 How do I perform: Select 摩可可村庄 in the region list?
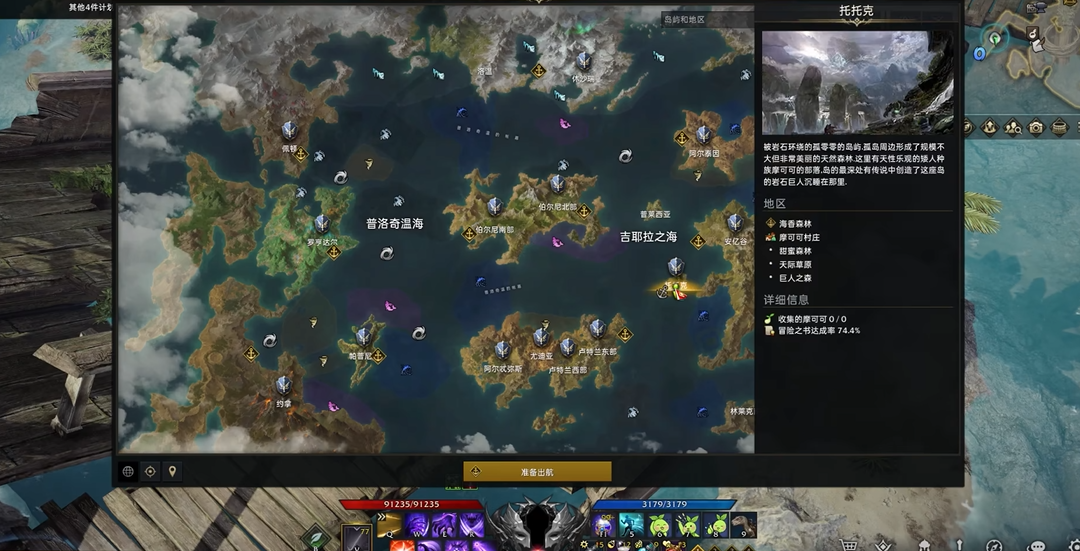[x=800, y=237]
